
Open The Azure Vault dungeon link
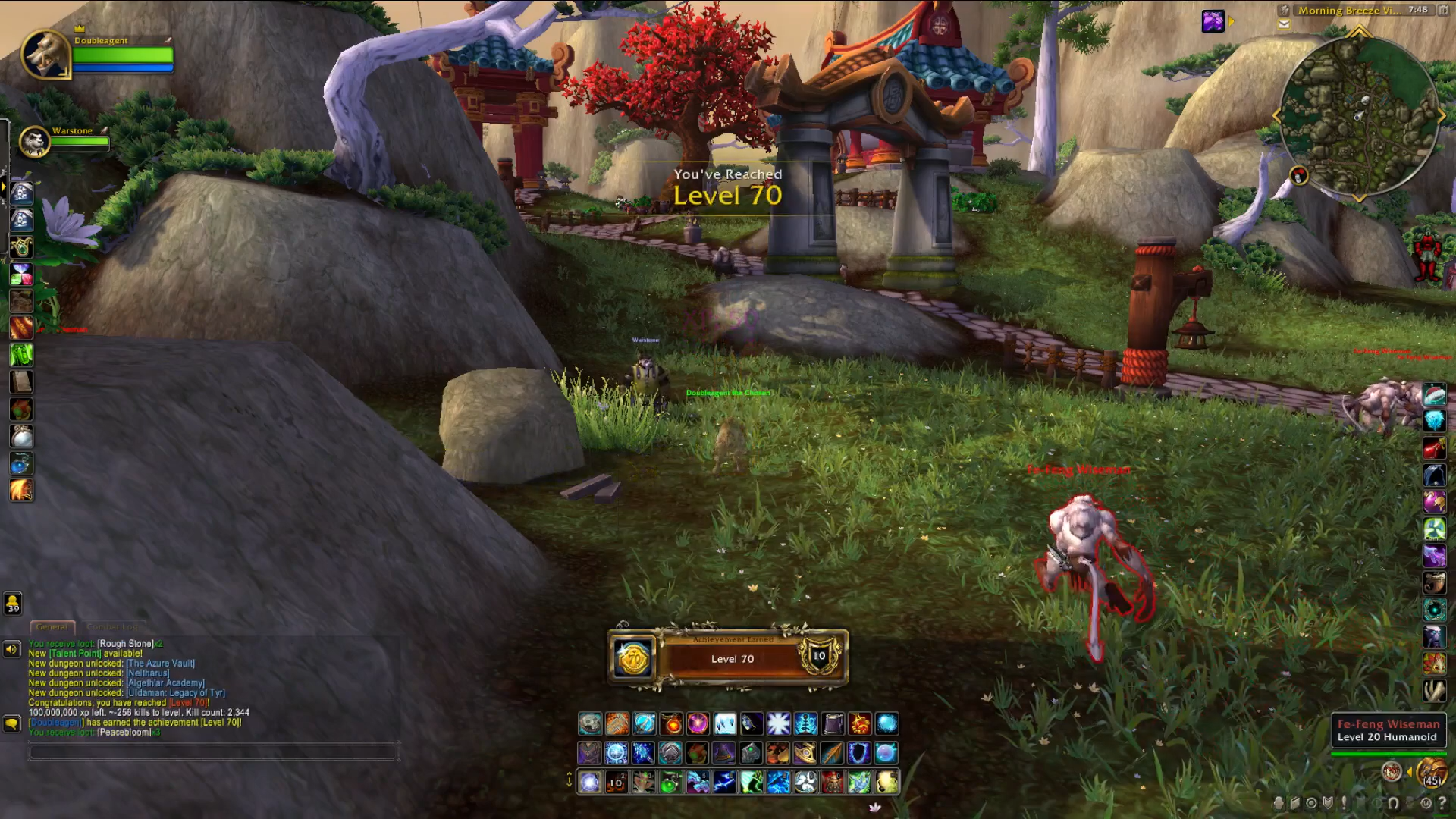(x=161, y=664)
